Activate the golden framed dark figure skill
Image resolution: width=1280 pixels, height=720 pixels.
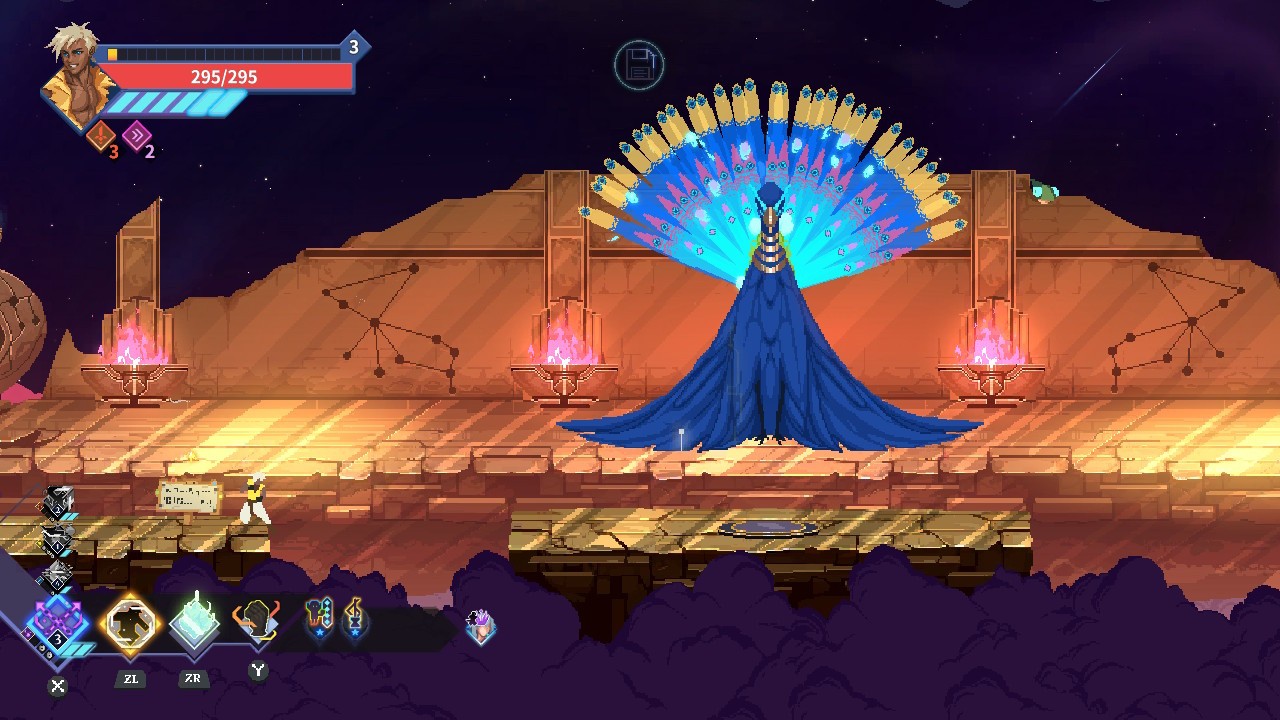pyautogui.click(x=132, y=623)
